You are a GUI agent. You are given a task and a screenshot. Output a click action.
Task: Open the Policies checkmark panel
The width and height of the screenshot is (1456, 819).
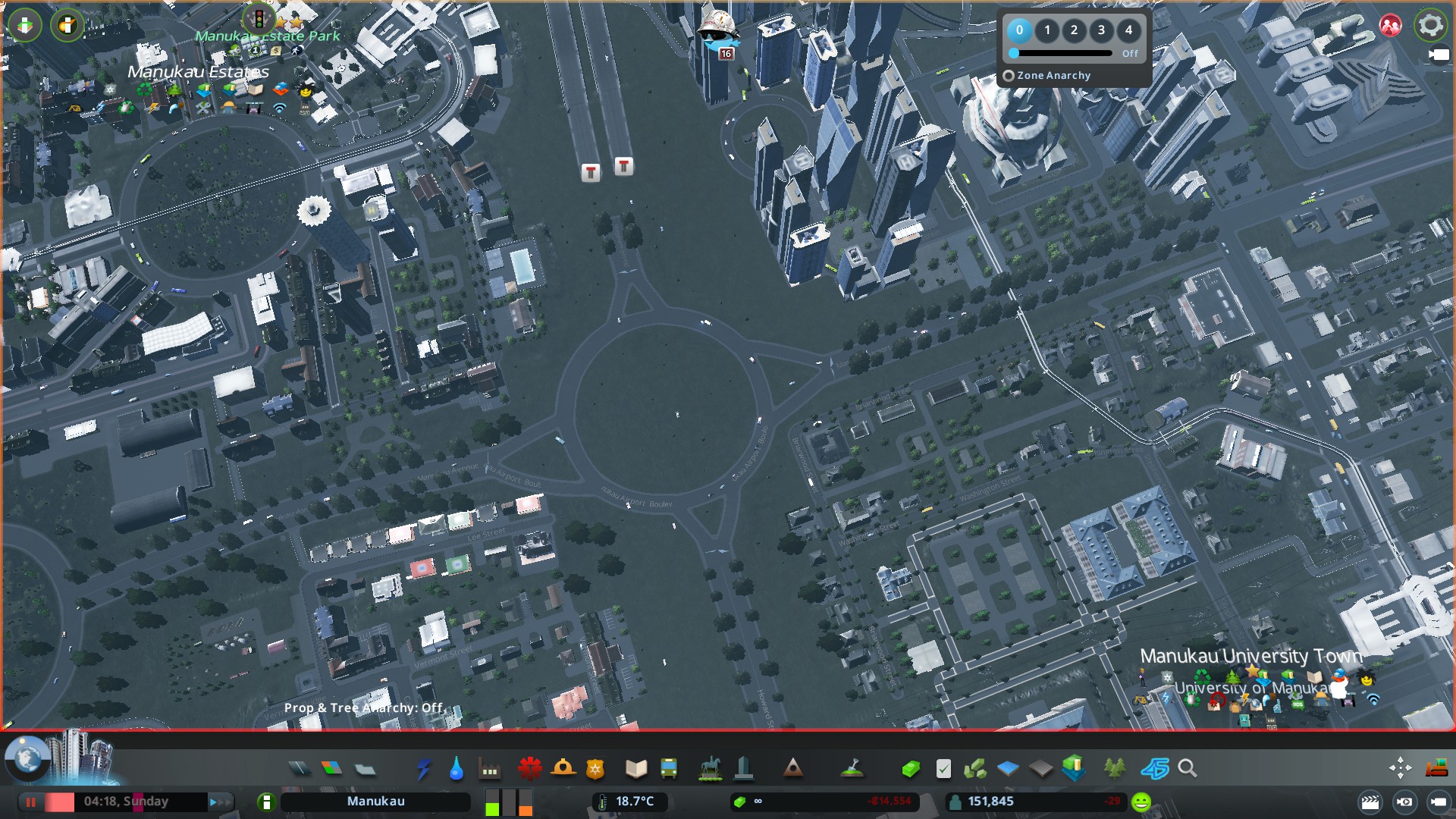(x=943, y=769)
